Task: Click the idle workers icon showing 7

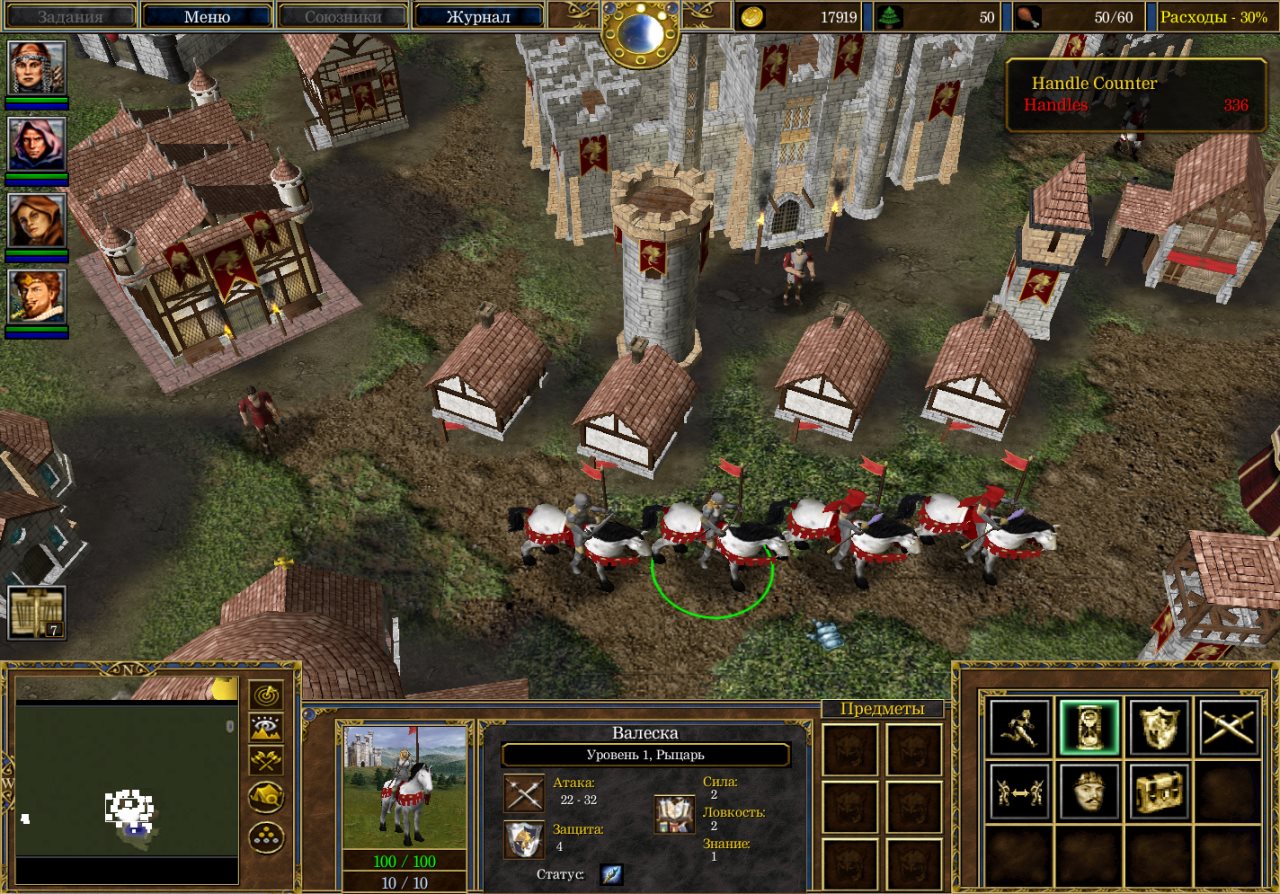Action: click(37, 612)
